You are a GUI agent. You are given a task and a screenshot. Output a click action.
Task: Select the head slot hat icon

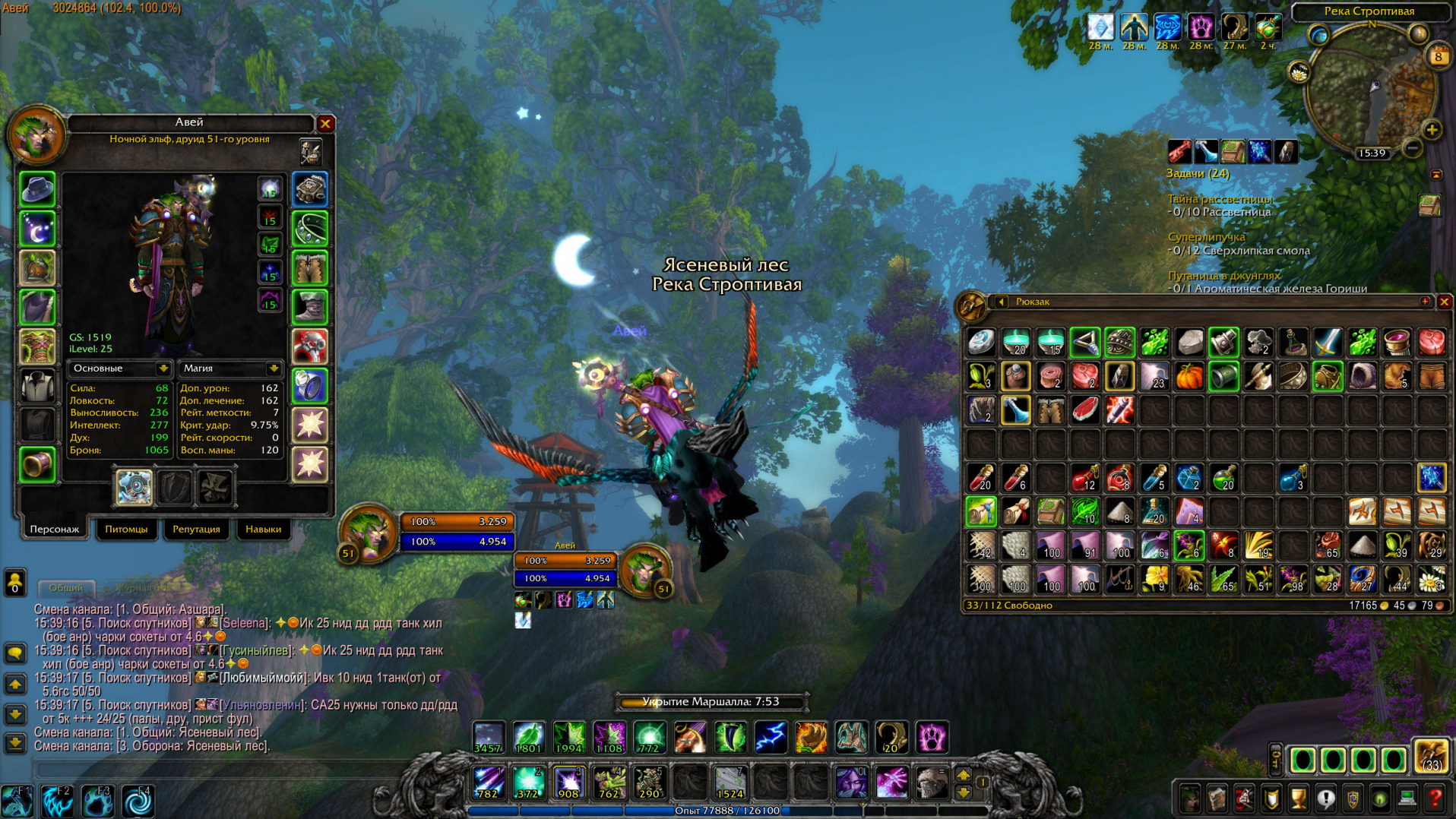click(36, 189)
